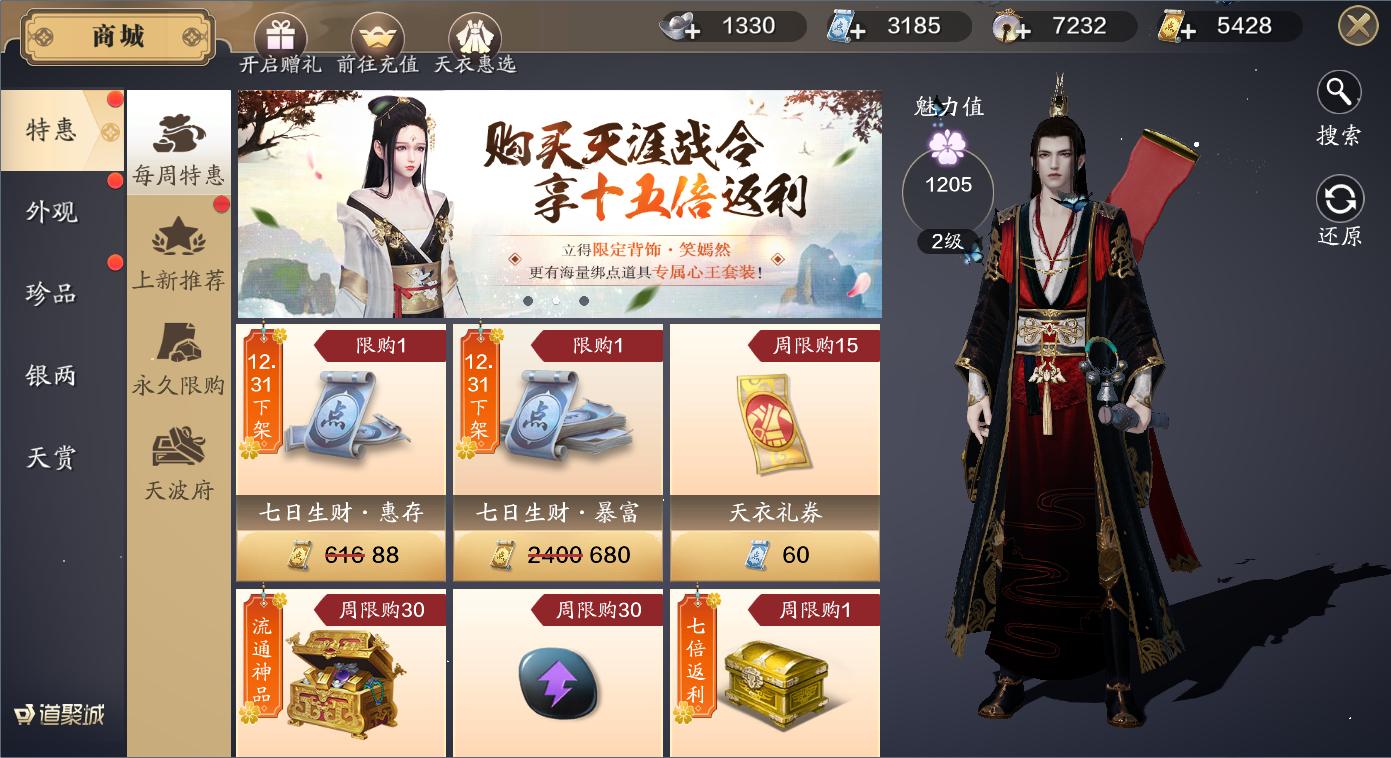Click the 道聚城 logo in bottom left
The width and height of the screenshot is (1391, 758).
point(59,713)
